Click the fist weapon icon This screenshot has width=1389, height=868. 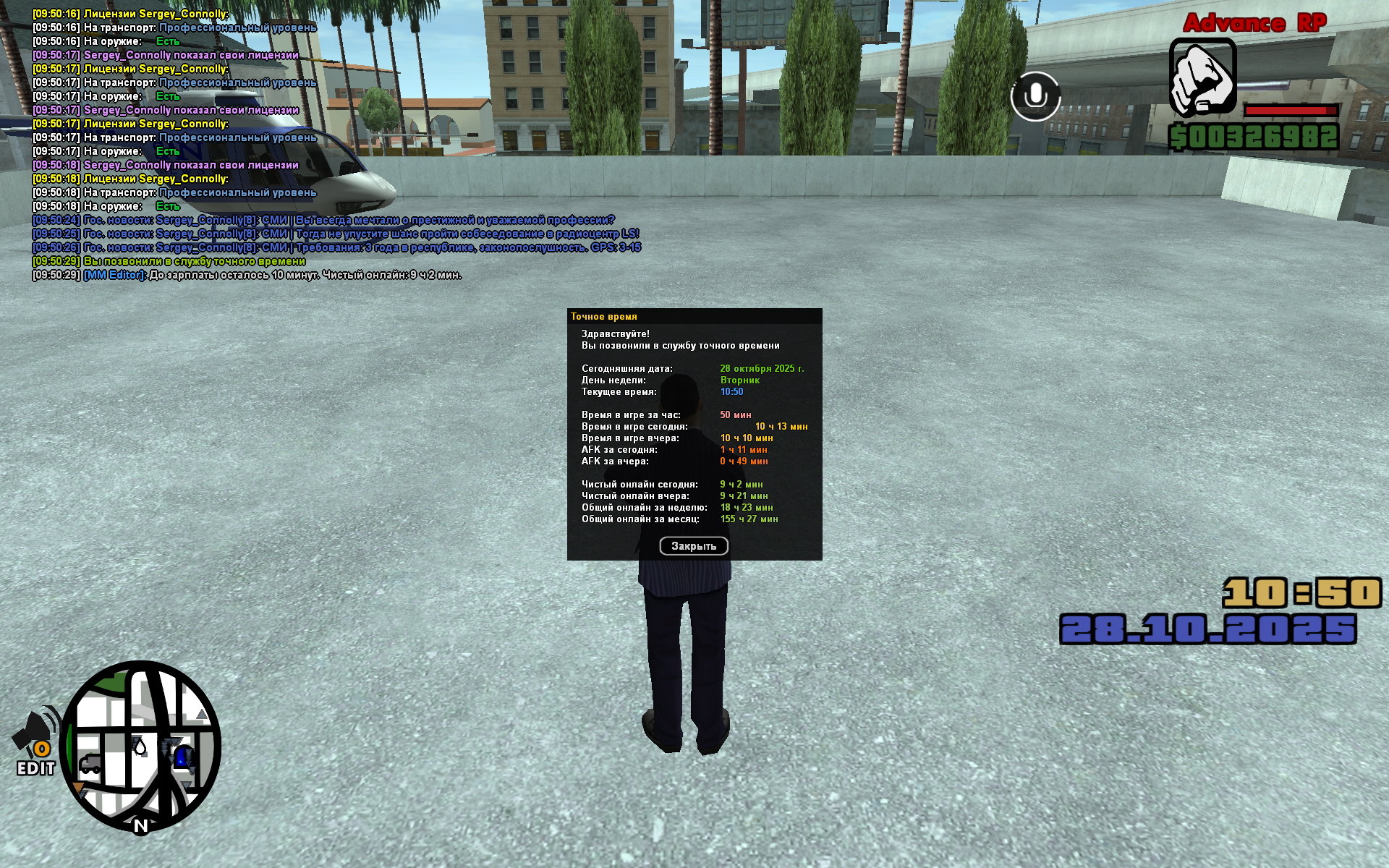click(1202, 77)
